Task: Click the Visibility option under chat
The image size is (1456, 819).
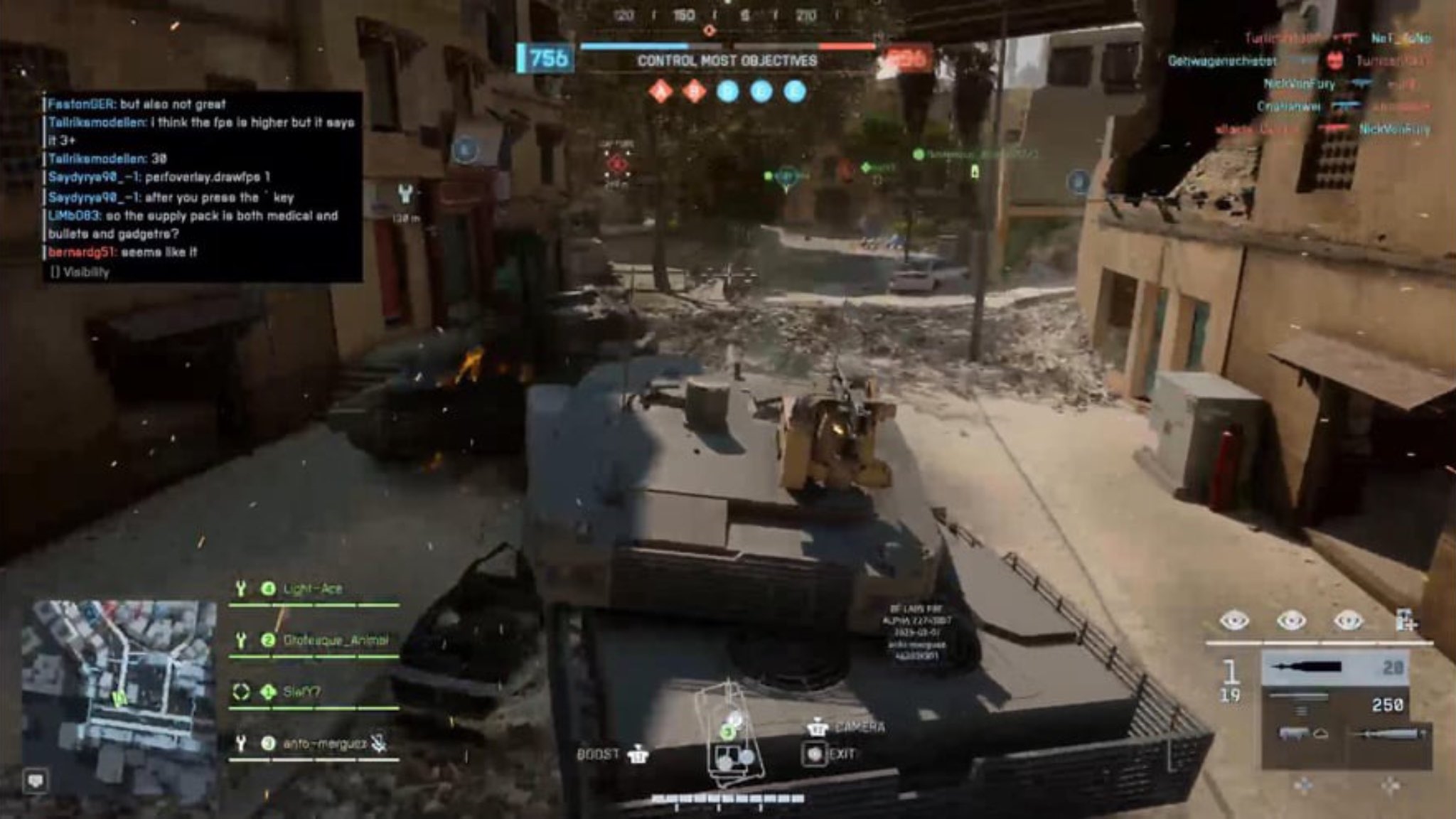Action: click(80, 272)
